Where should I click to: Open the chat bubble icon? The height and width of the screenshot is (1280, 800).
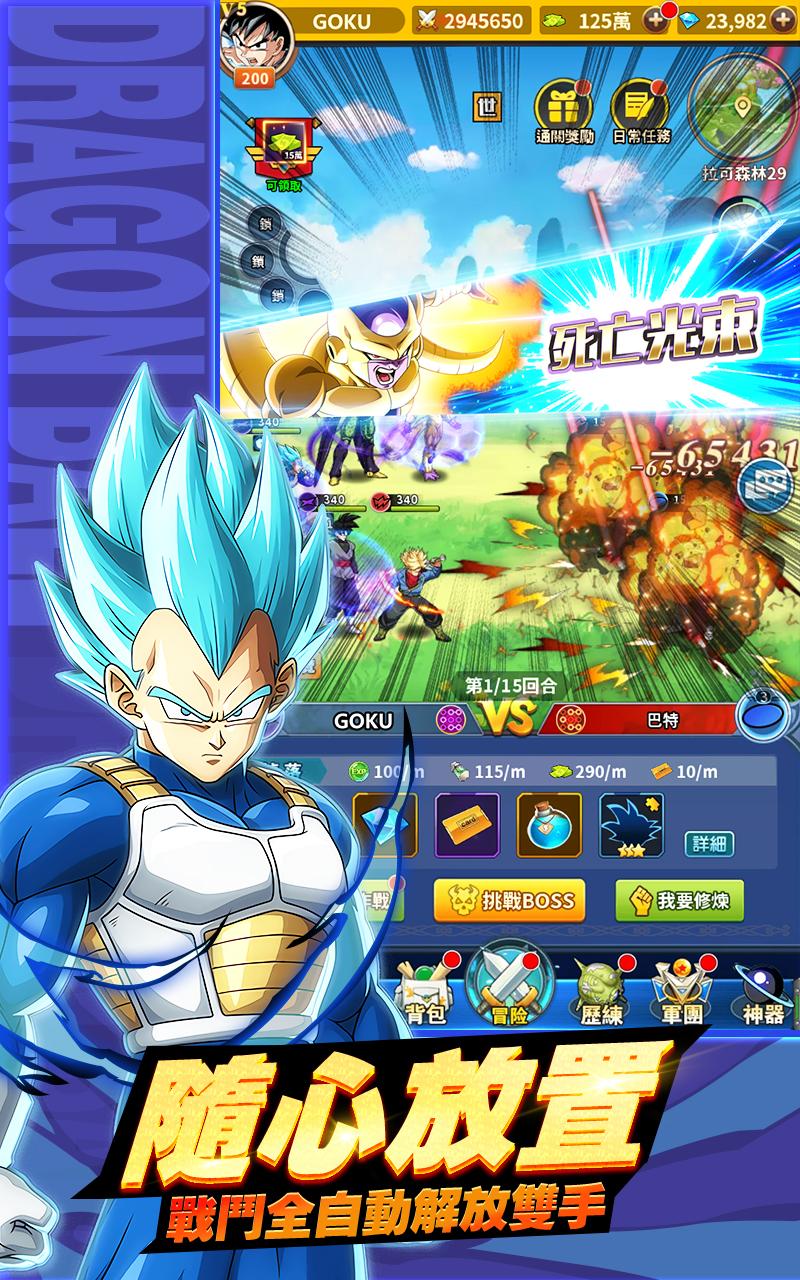point(762,483)
